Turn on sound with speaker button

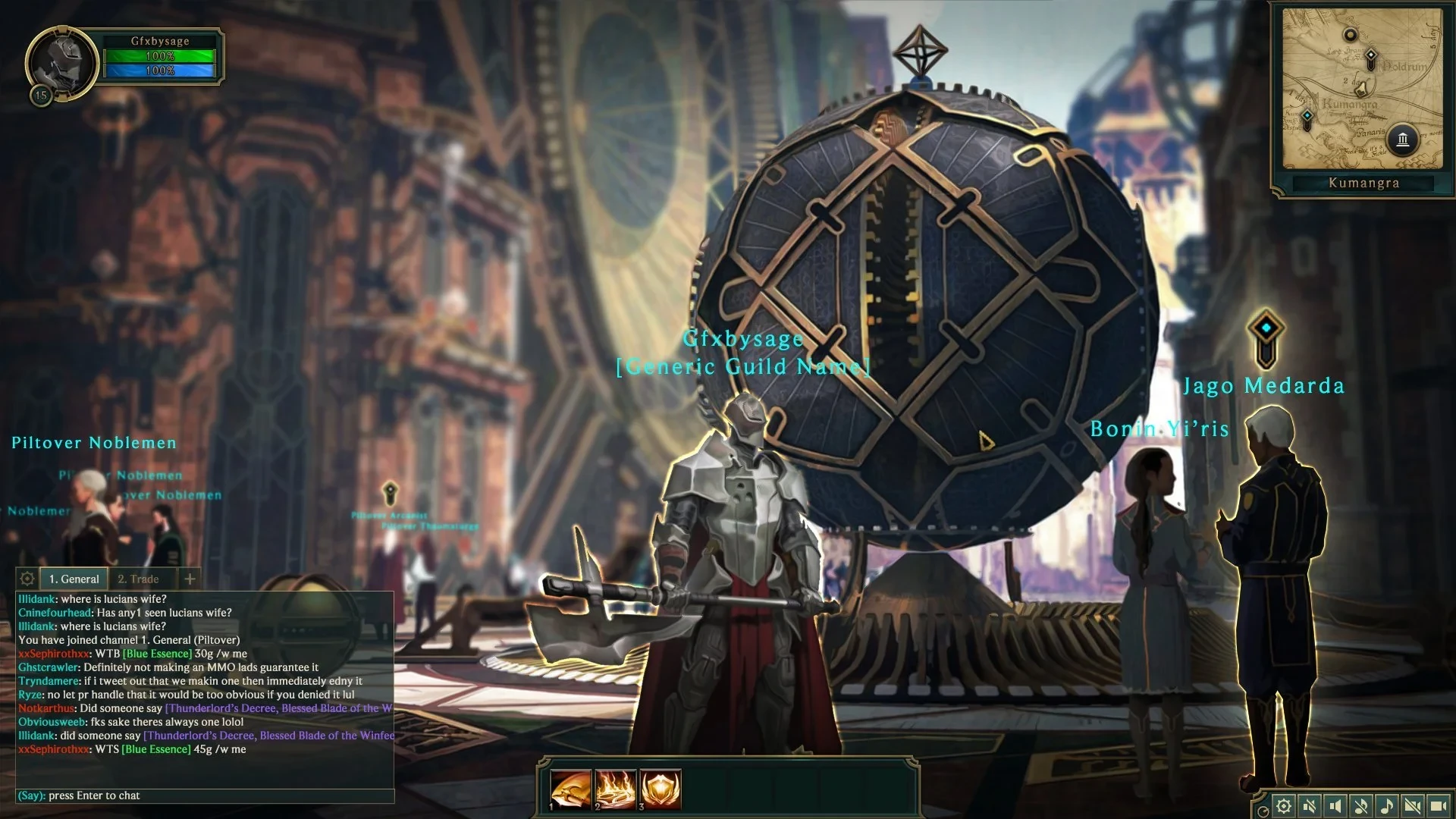click(1335, 805)
